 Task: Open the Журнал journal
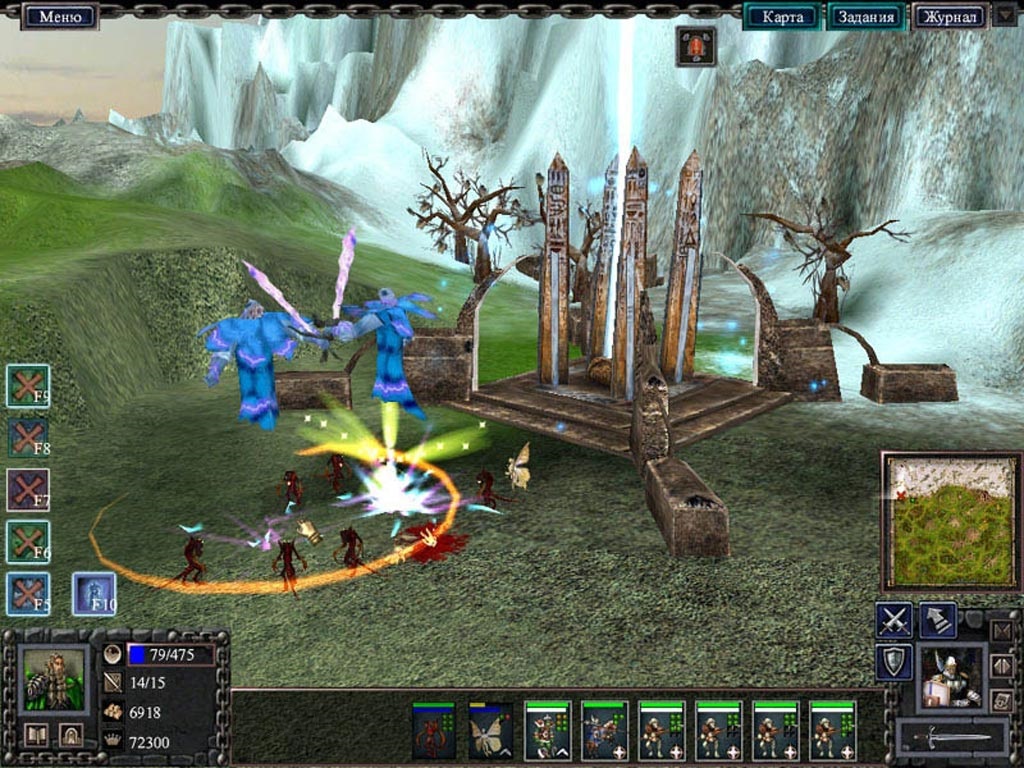click(949, 16)
